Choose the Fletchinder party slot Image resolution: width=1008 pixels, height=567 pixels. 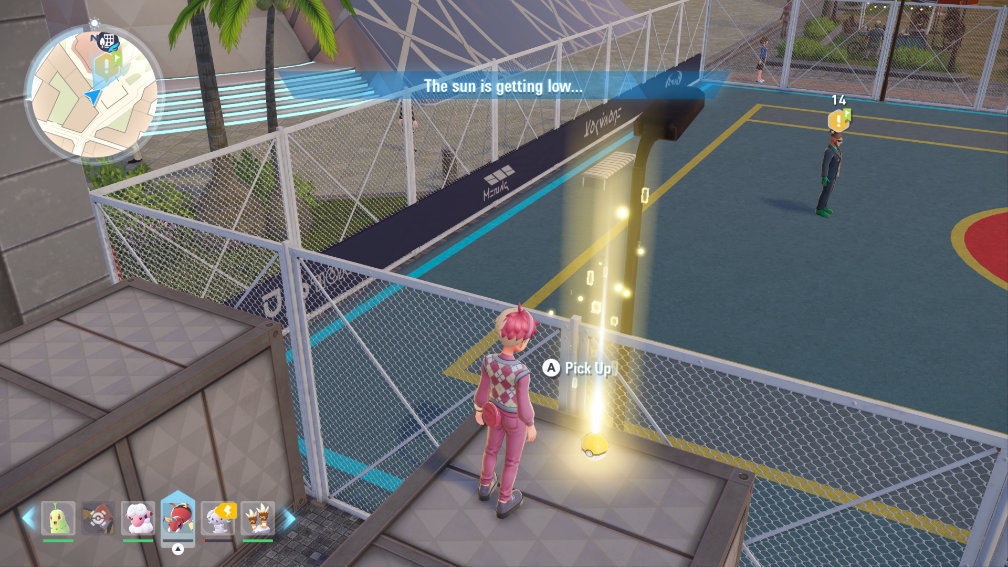pos(98,517)
